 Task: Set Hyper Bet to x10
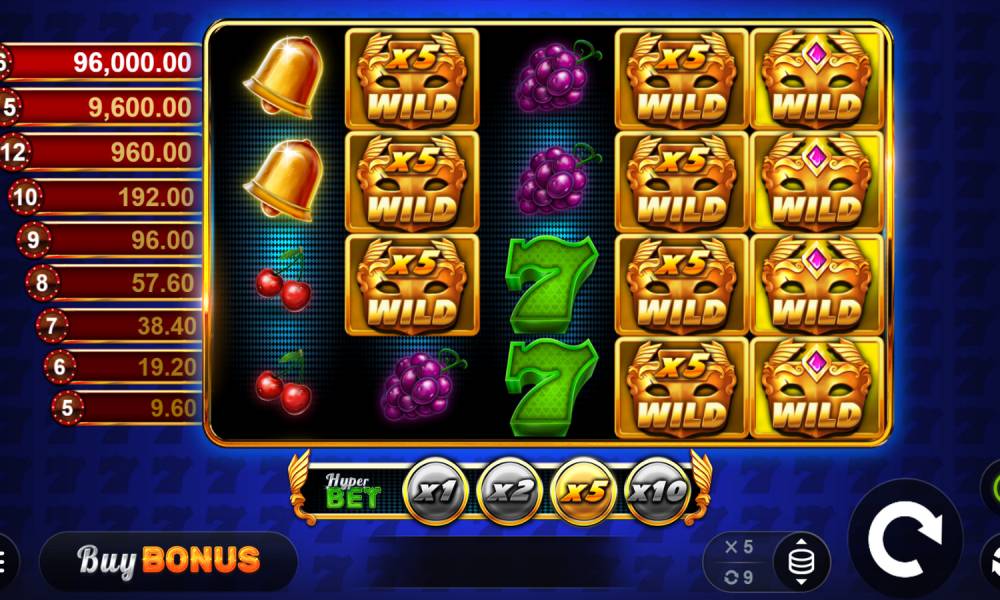coord(657,491)
